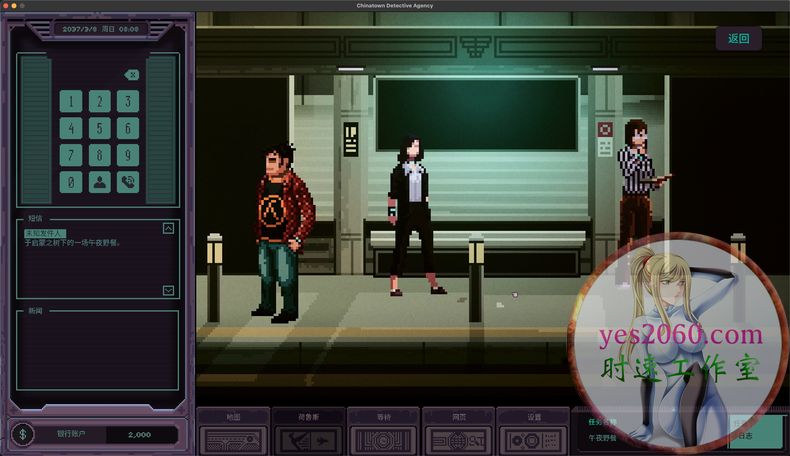Open the 等待 (Wait) option
This screenshot has width=790, height=456.
[384, 432]
